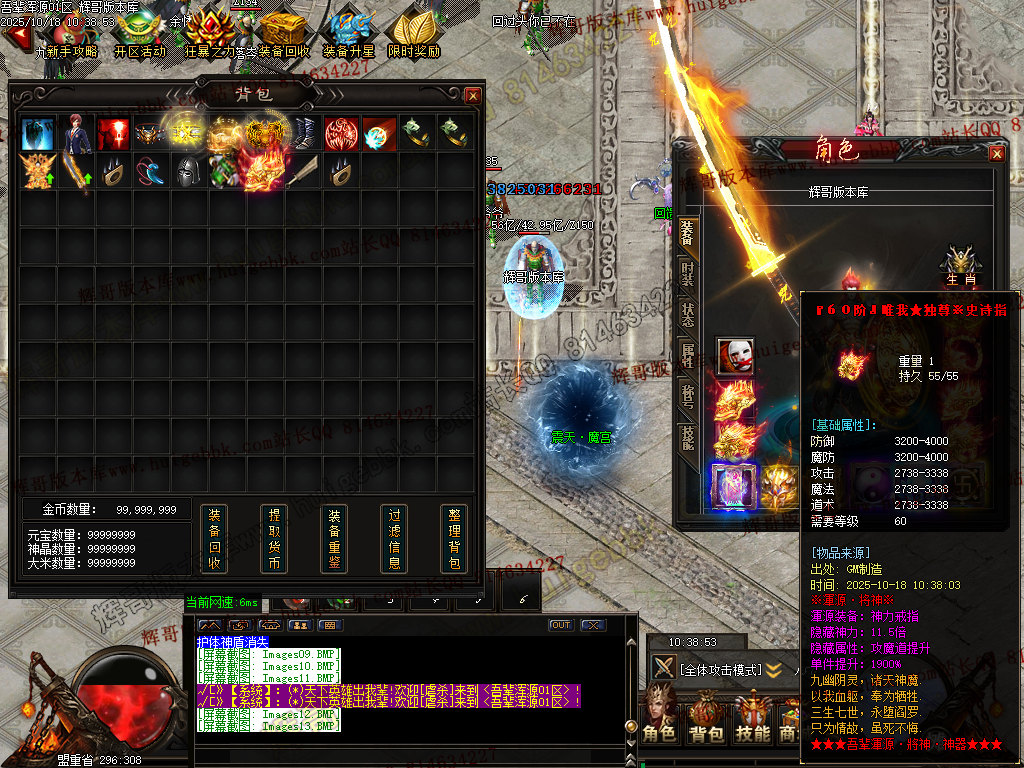This screenshot has height=768, width=1024.
Task: Switch to the 属性 attributes tab
Action: tap(688, 355)
